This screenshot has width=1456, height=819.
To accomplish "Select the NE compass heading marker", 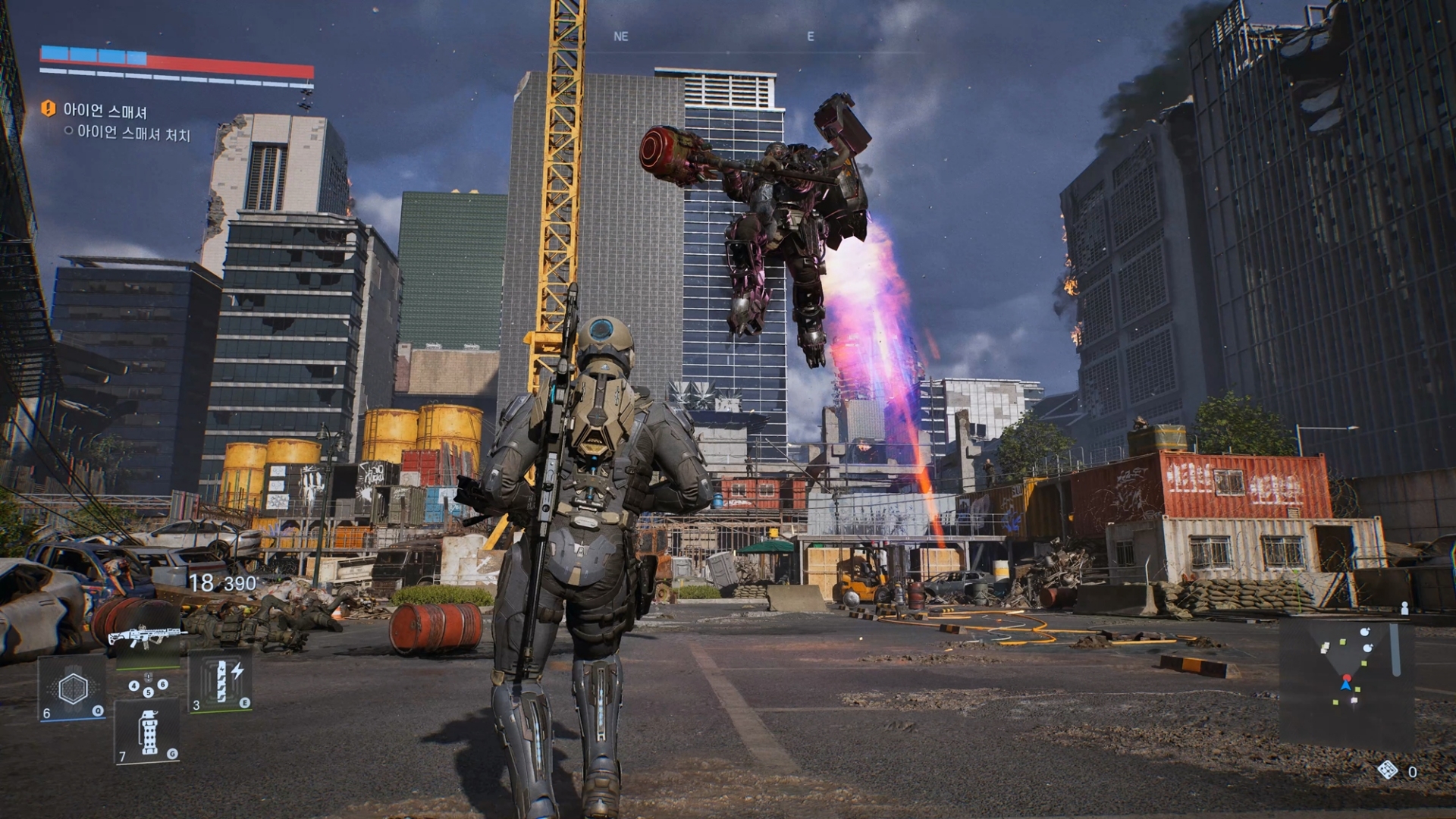I will point(622,36).
